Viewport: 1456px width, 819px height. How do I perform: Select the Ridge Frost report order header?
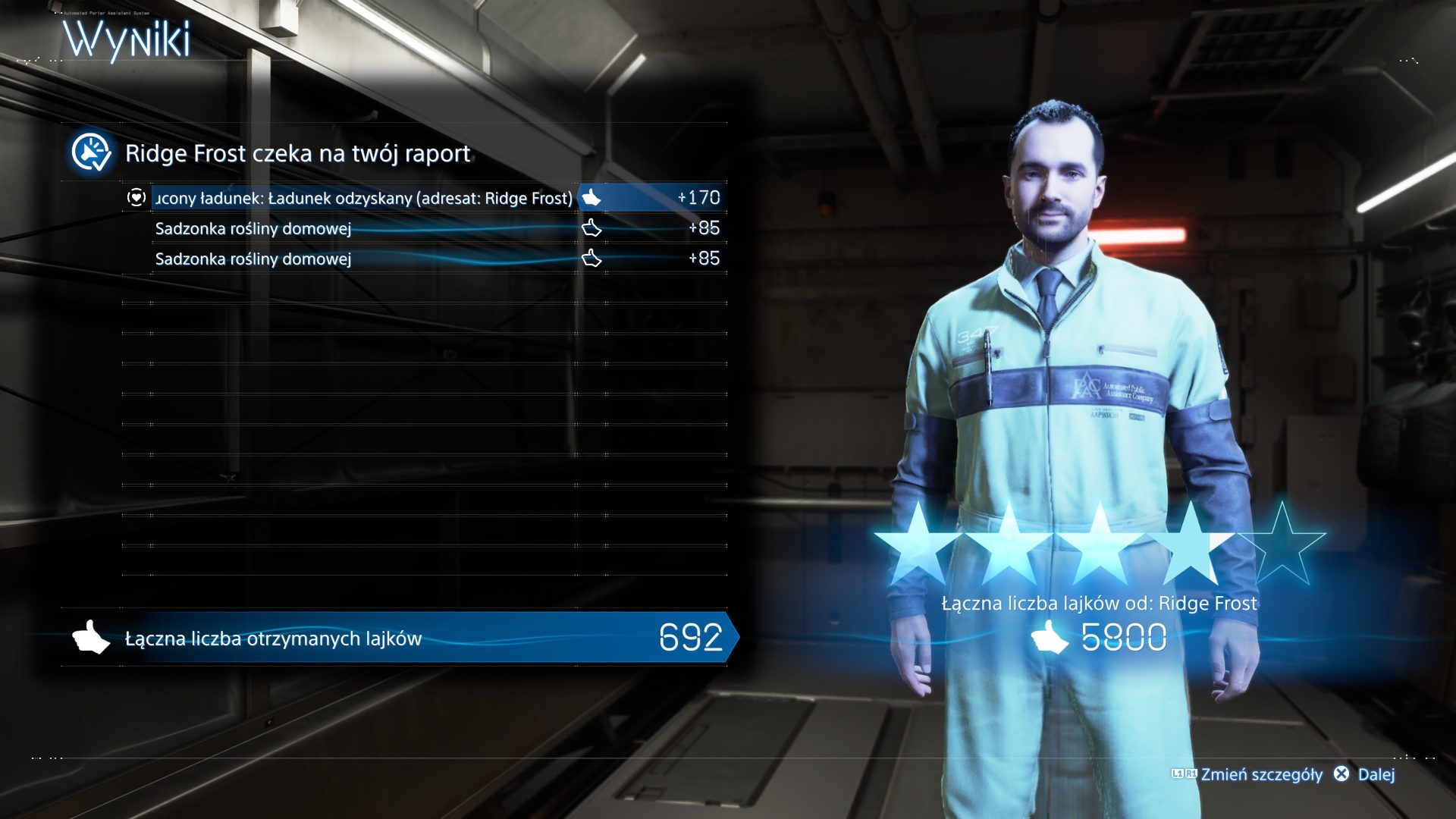point(297,153)
